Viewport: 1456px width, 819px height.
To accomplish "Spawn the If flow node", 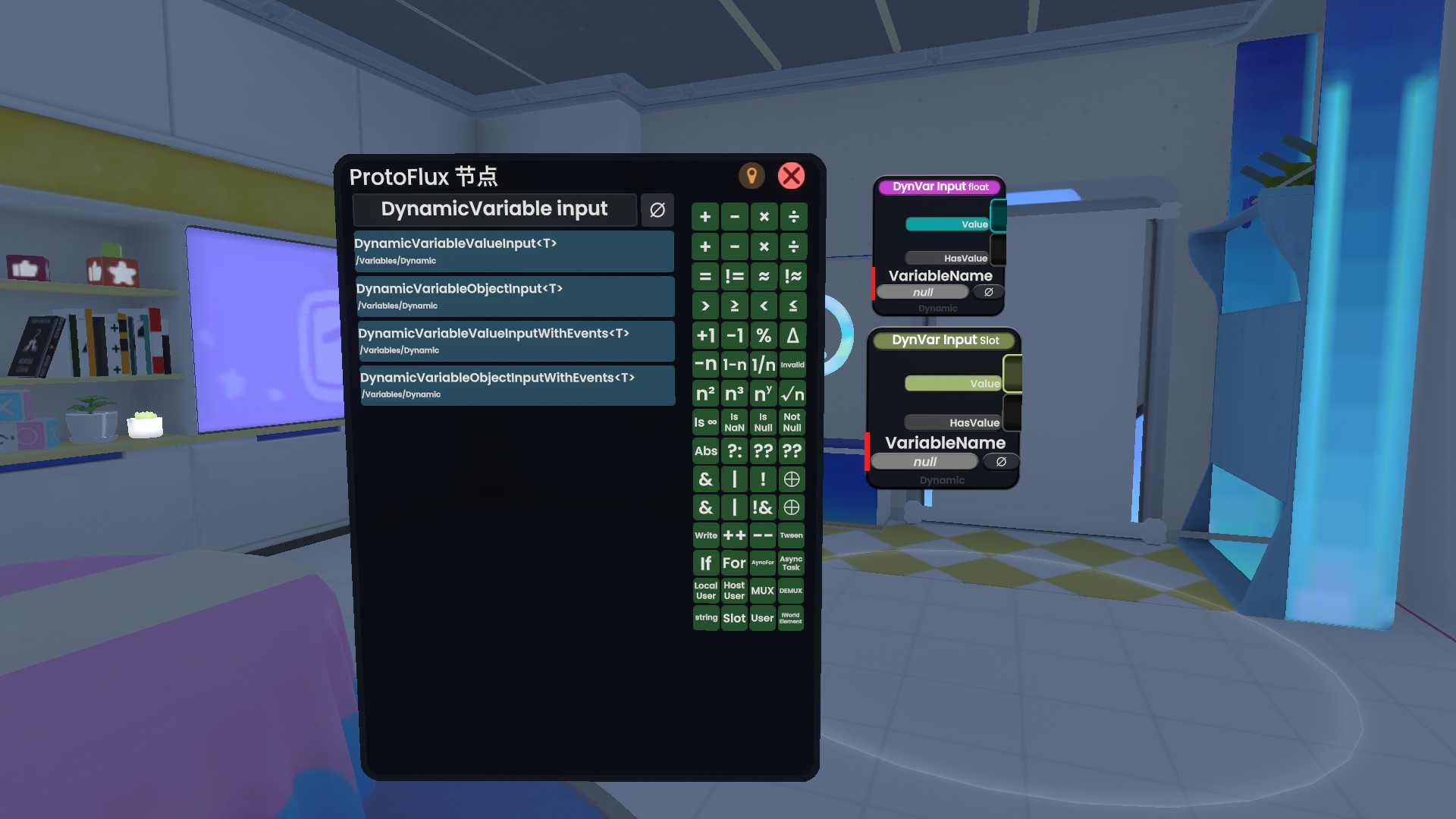I will (x=705, y=563).
